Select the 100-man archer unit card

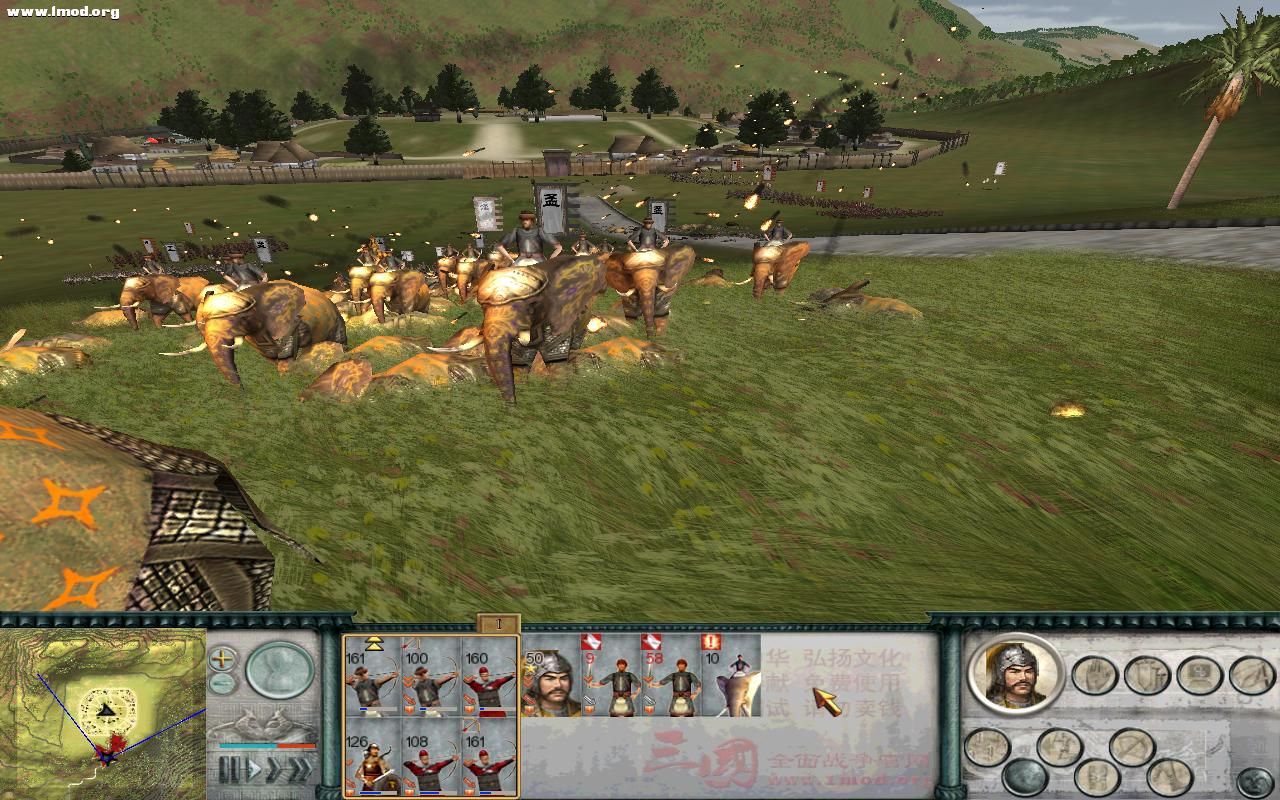point(430,676)
